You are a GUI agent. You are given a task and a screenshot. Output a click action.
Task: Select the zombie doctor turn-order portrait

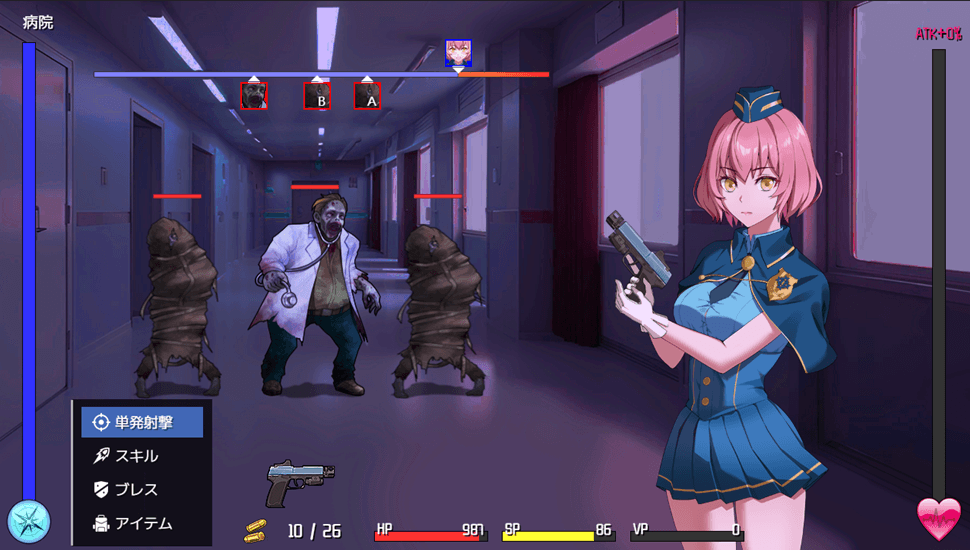(x=254, y=95)
